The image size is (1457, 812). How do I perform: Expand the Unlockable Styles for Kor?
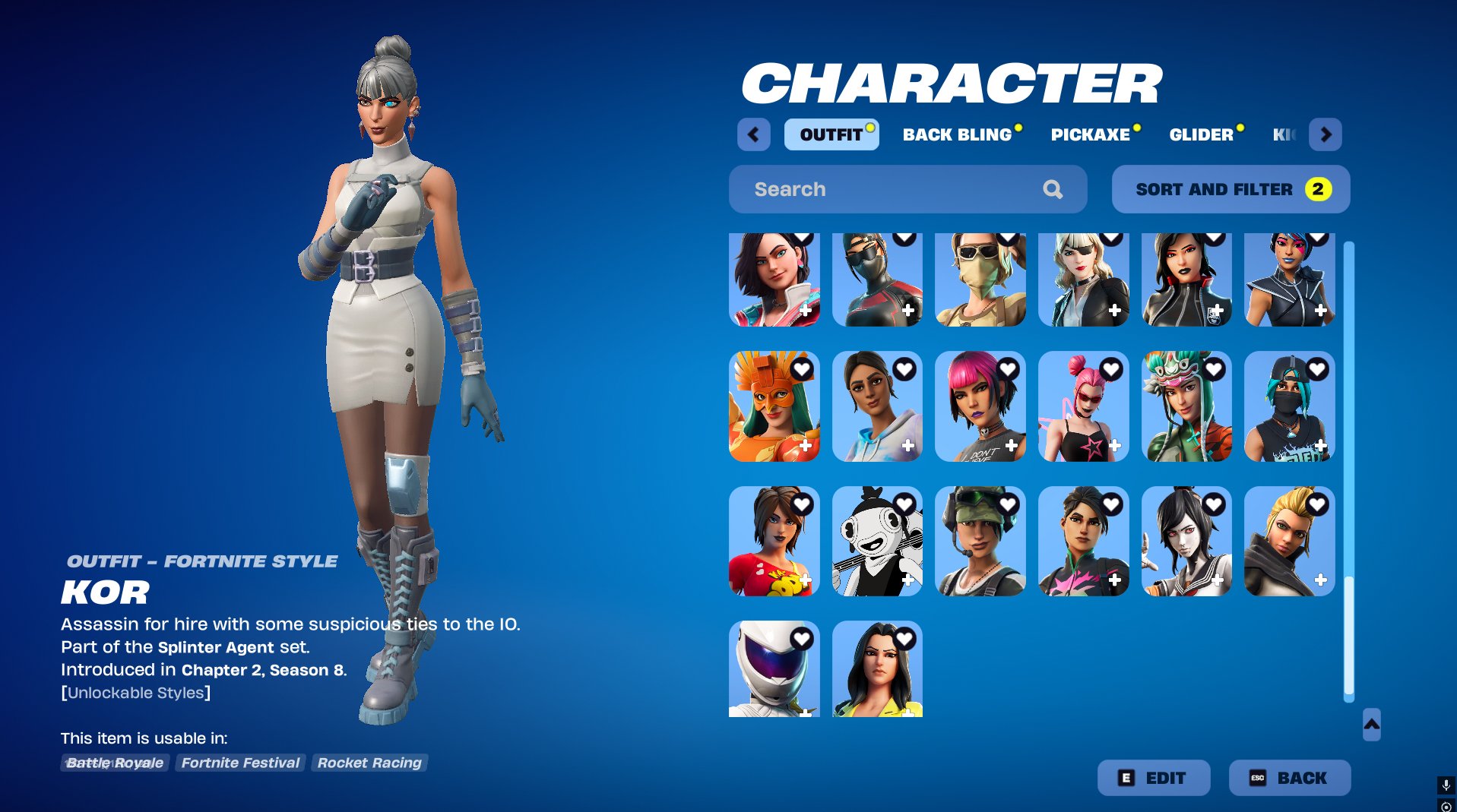tap(136, 692)
